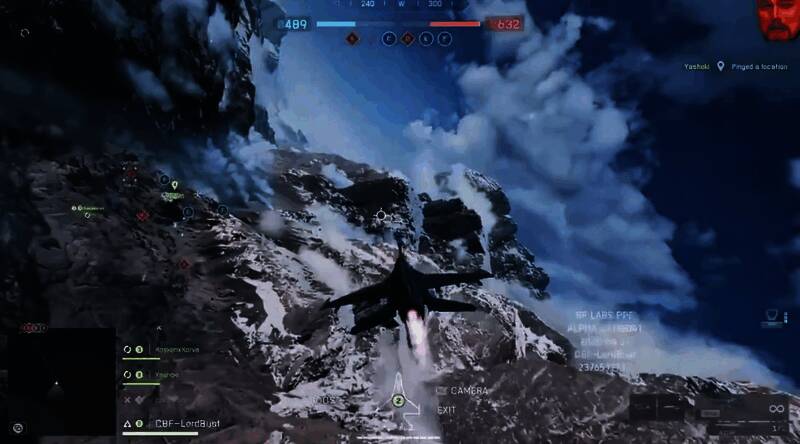The height and width of the screenshot is (444, 800).
Task: Click the red diamond objective marker under the score bar
Action: click(x=352, y=39)
